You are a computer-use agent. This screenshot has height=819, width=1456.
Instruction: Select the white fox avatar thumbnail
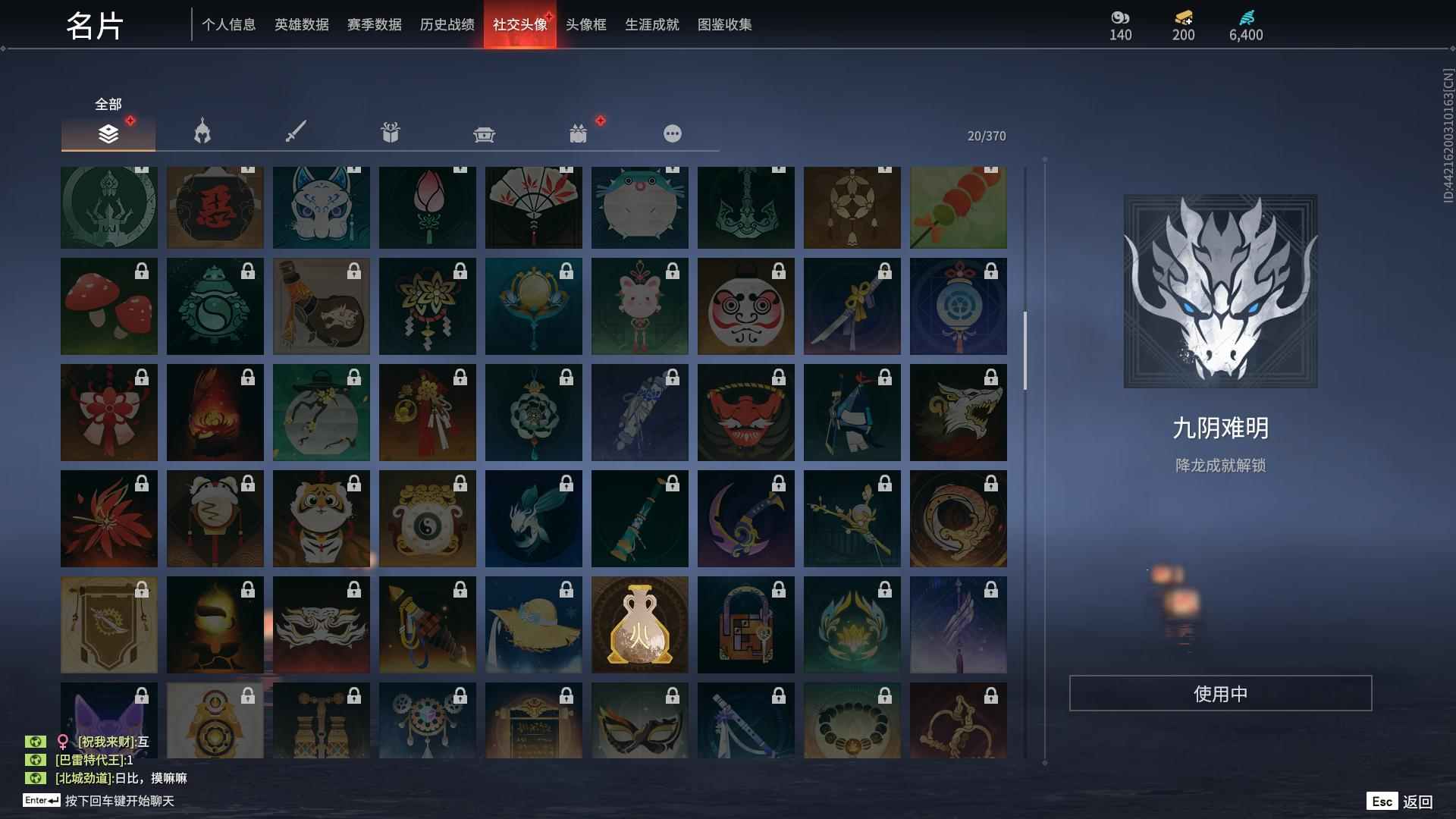(x=322, y=206)
